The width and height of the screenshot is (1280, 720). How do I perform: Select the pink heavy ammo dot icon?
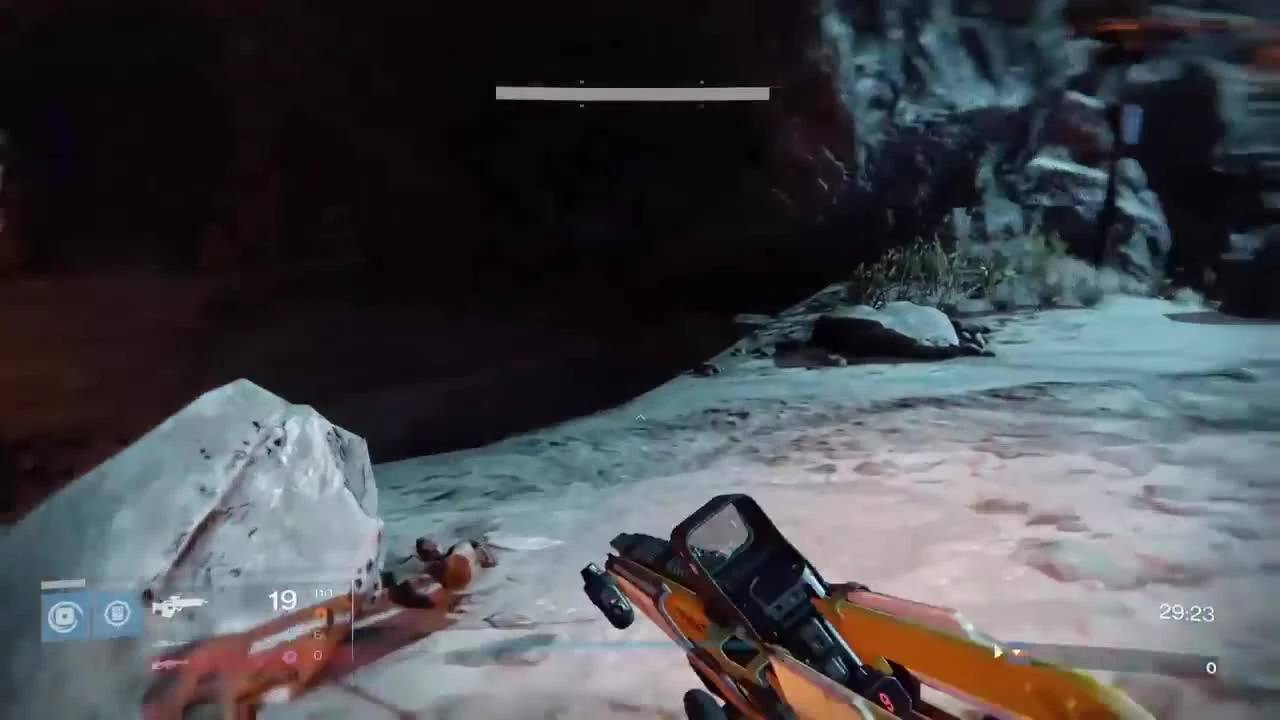tap(289, 655)
